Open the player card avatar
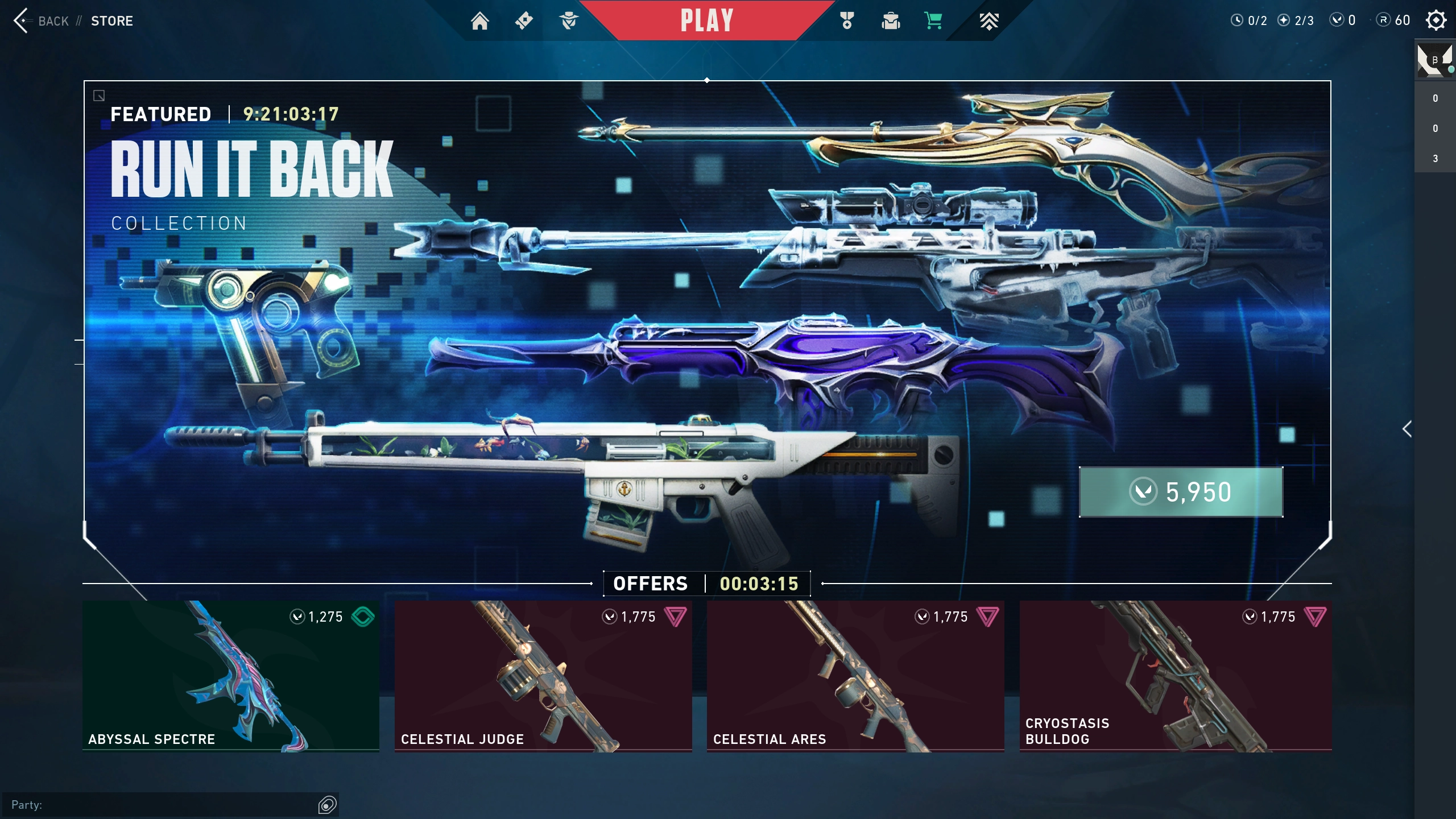The height and width of the screenshot is (819, 1456). [1434, 59]
